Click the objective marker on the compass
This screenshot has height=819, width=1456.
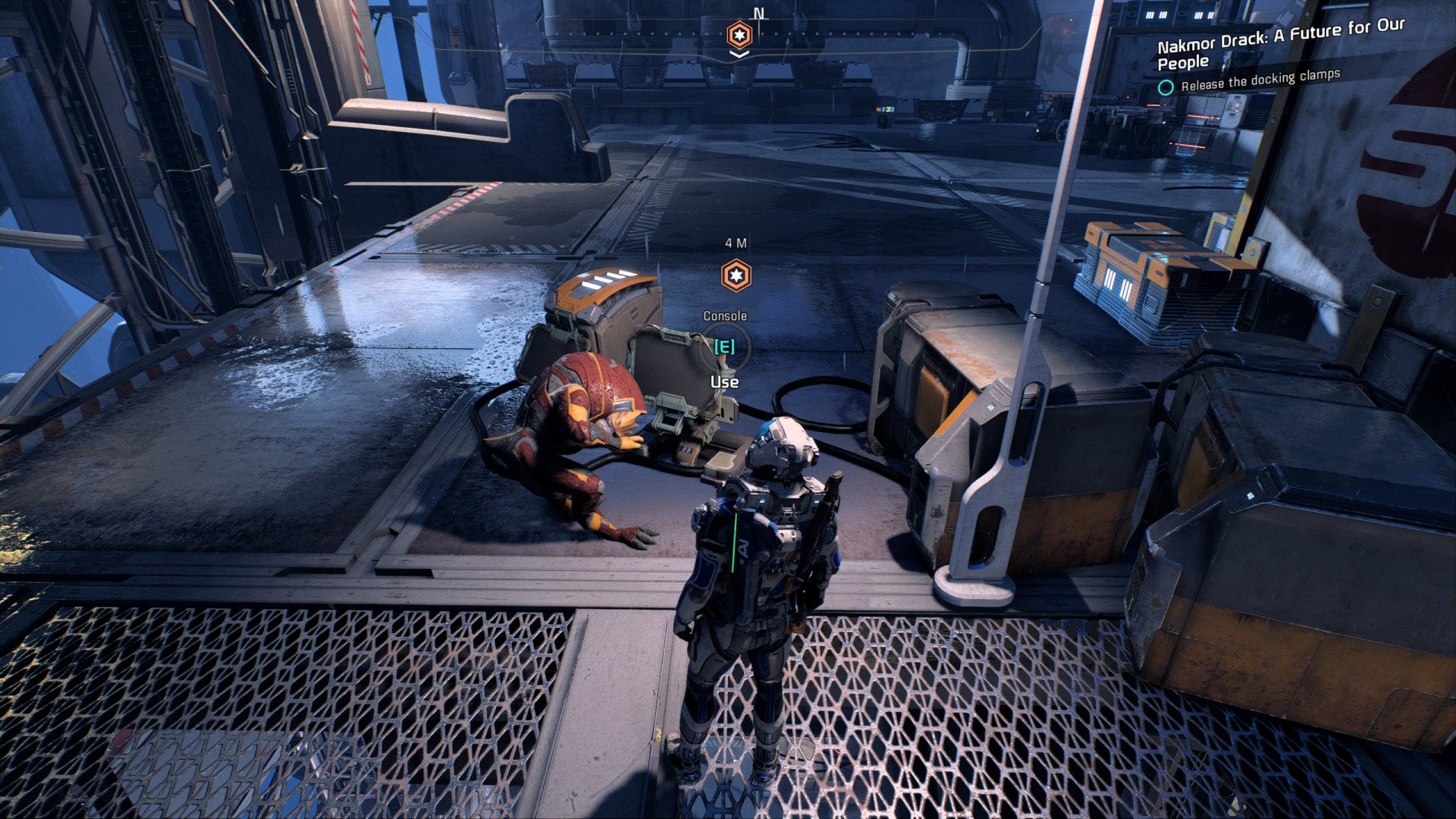[739, 35]
